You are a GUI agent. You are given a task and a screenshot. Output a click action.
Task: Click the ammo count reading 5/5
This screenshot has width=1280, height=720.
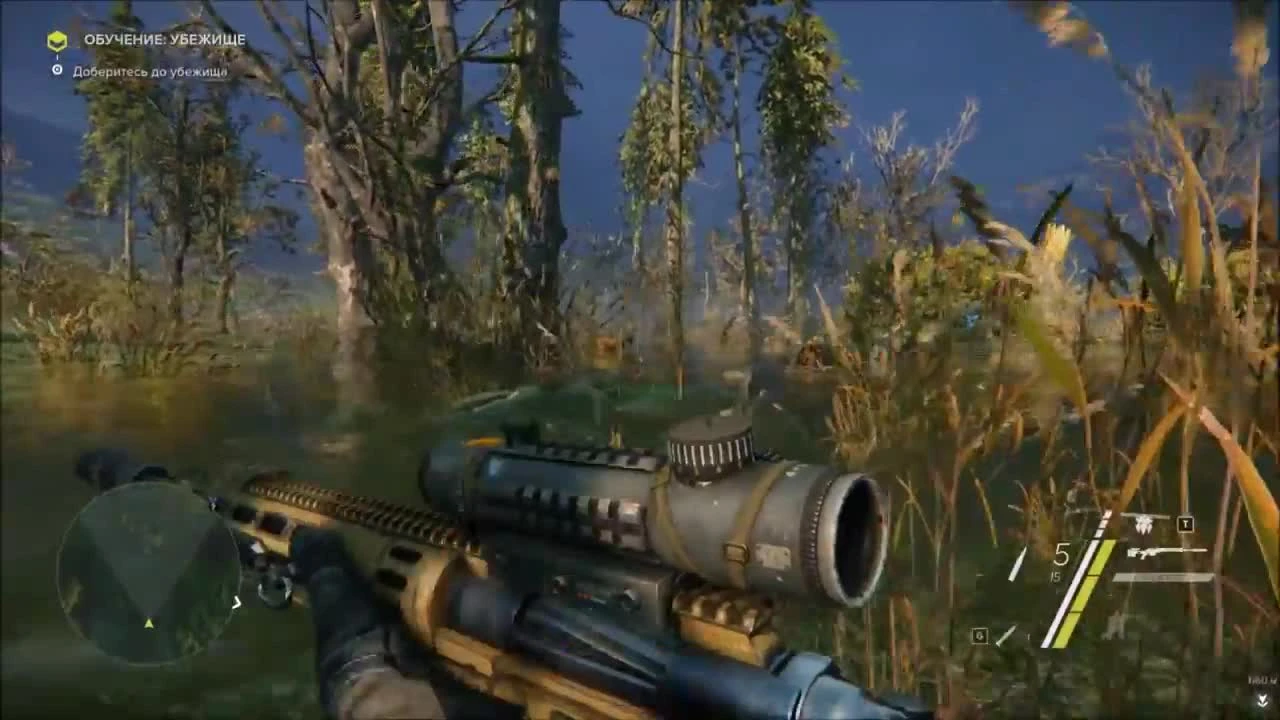click(1059, 560)
